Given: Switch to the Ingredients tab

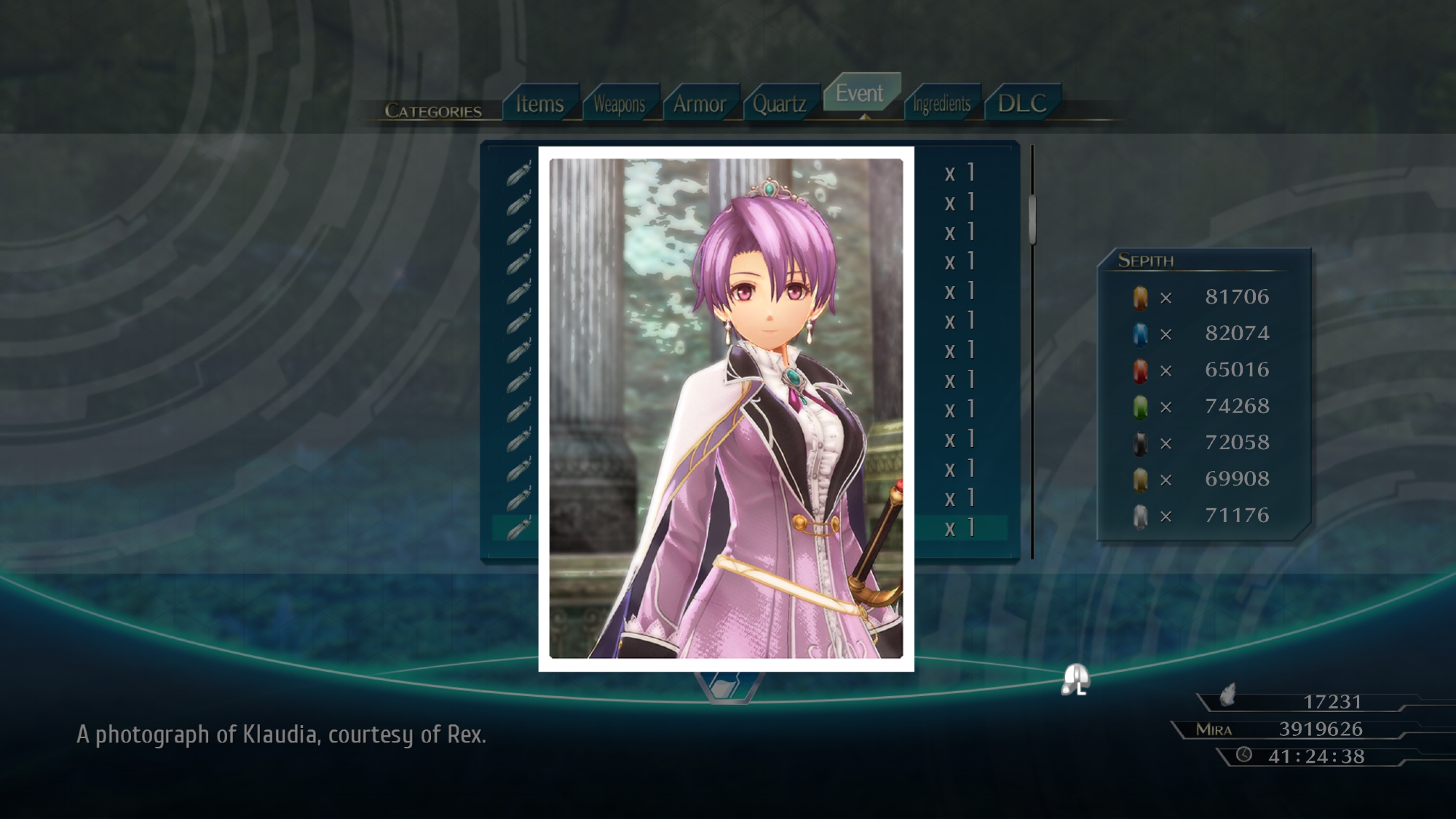Looking at the screenshot, I should [941, 104].
